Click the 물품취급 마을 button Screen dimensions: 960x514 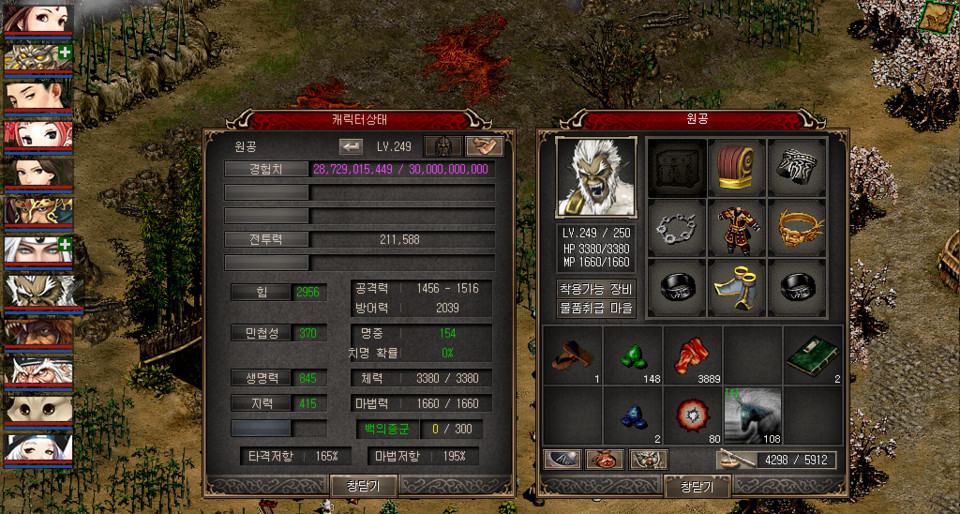pos(596,309)
